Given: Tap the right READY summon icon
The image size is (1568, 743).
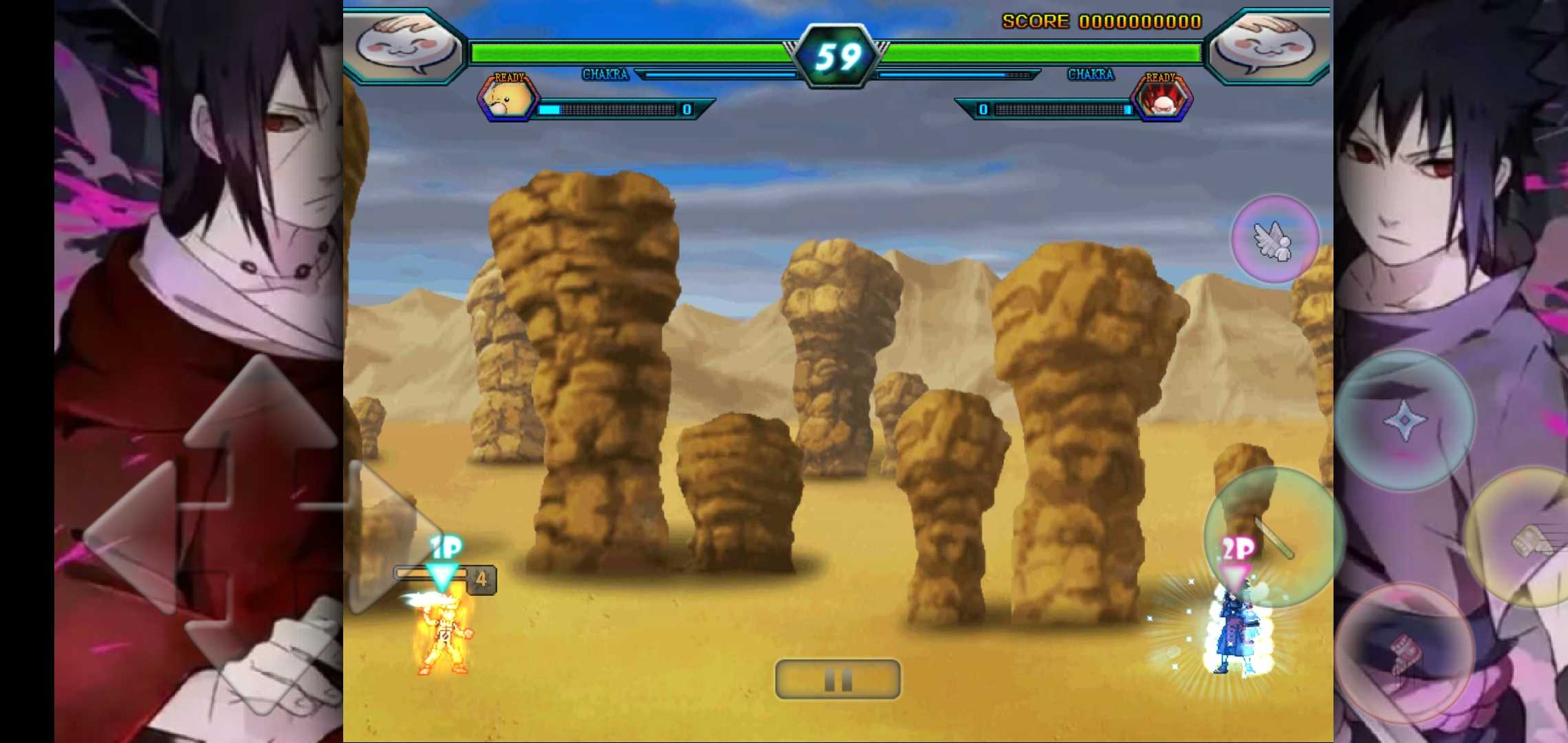Looking at the screenshot, I should [x=1162, y=98].
